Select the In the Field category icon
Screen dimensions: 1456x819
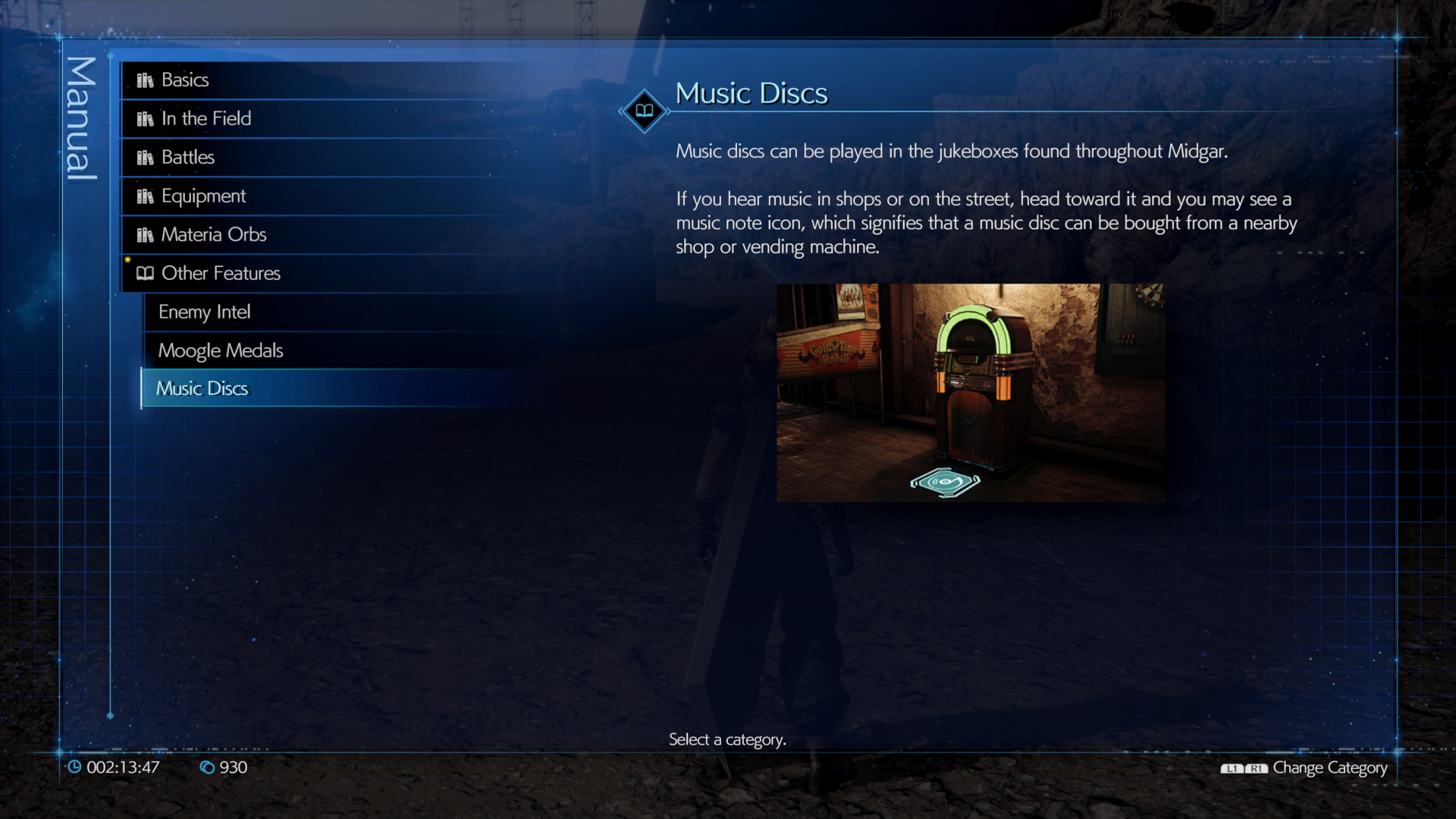point(145,118)
